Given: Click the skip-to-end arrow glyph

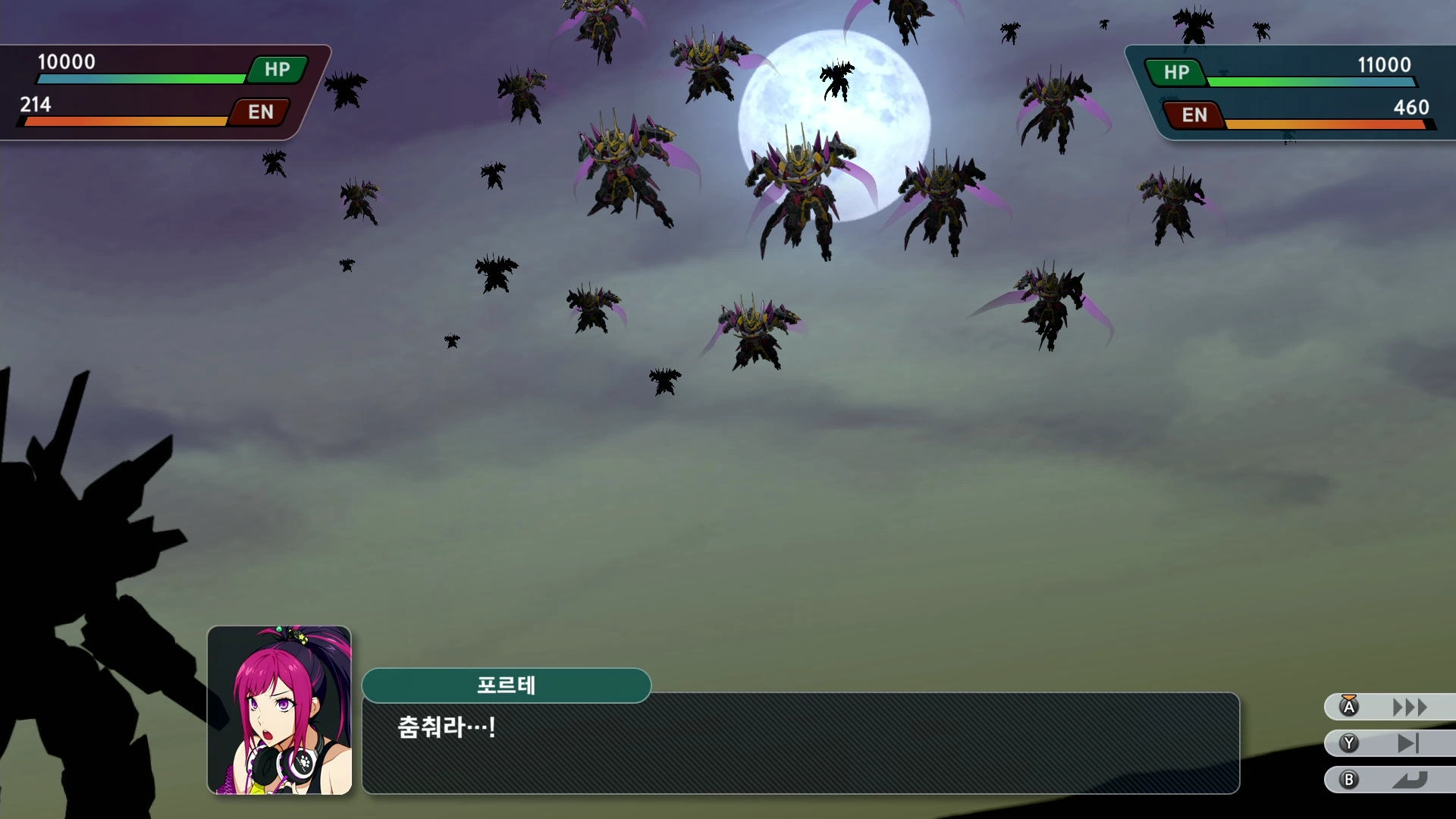Looking at the screenshot, I should coord(1409,744).
